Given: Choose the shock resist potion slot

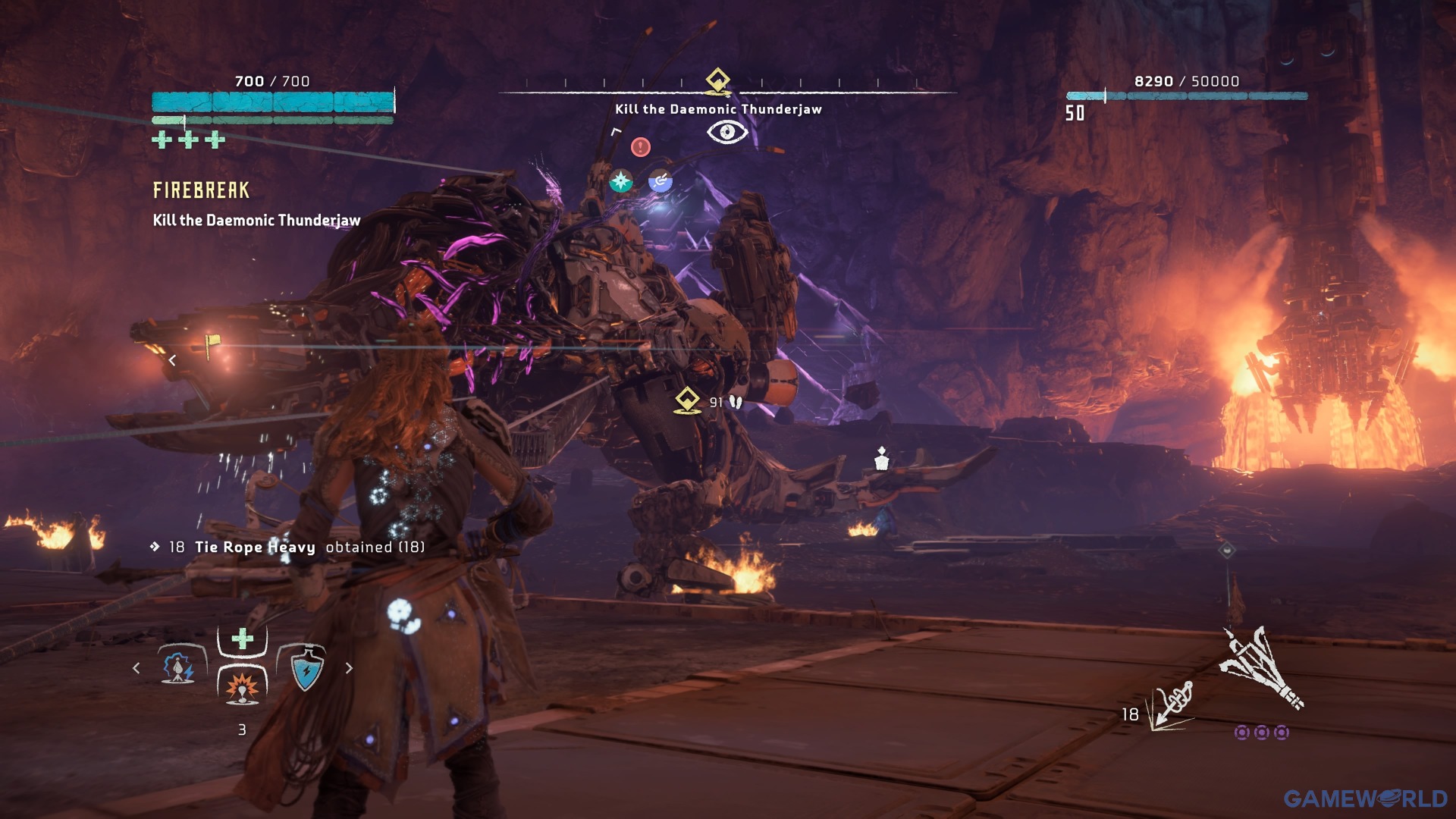Looking at the screenshot, I should (x=306, y=669).
